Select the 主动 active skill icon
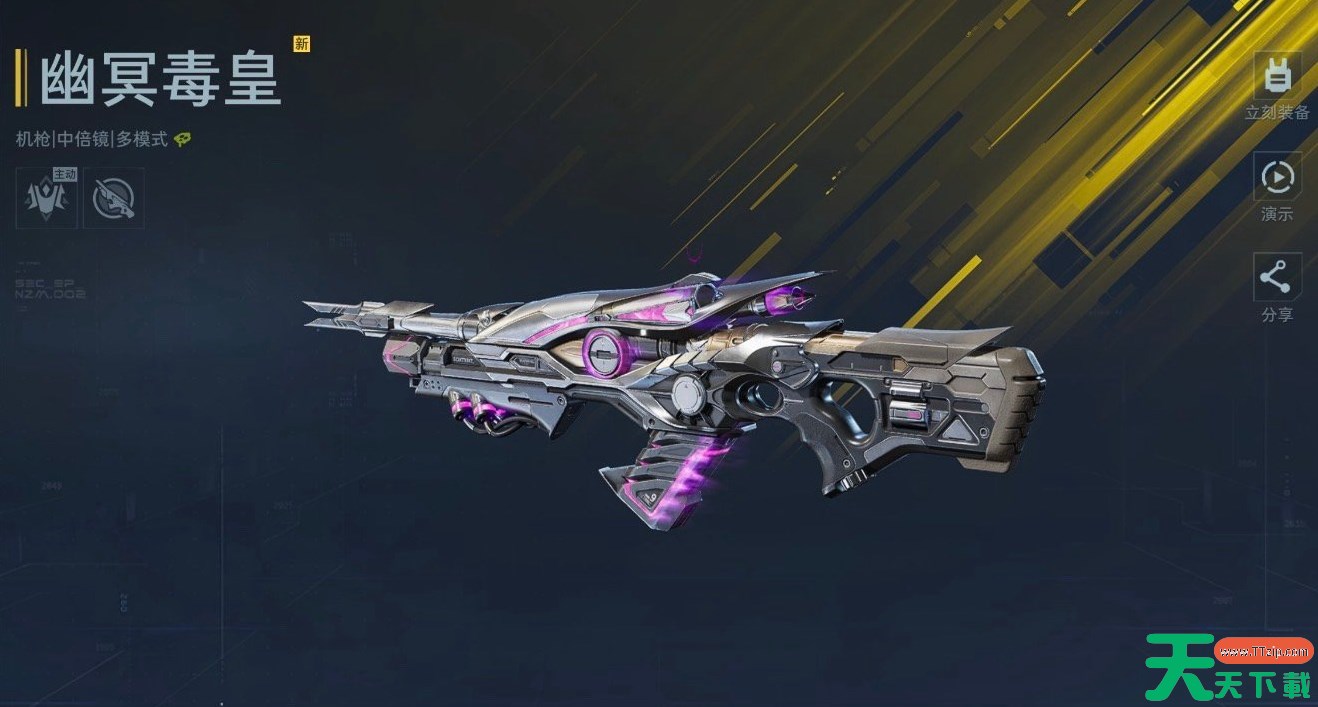1318x707 pixels. 47,197
